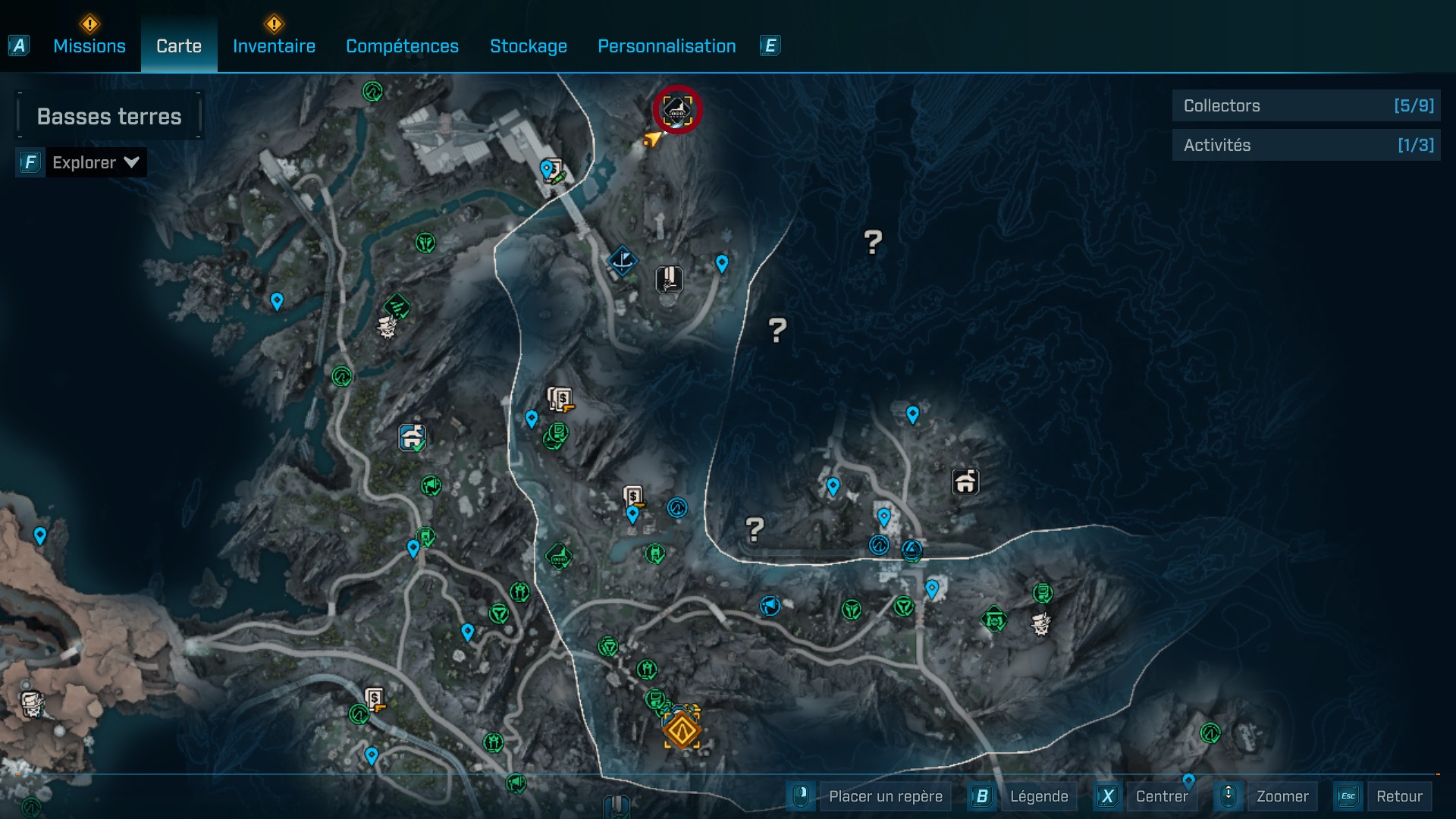The image size is (1456, 819).
Task: Click the yellow player arrow marker
Action: click(651, 138)
